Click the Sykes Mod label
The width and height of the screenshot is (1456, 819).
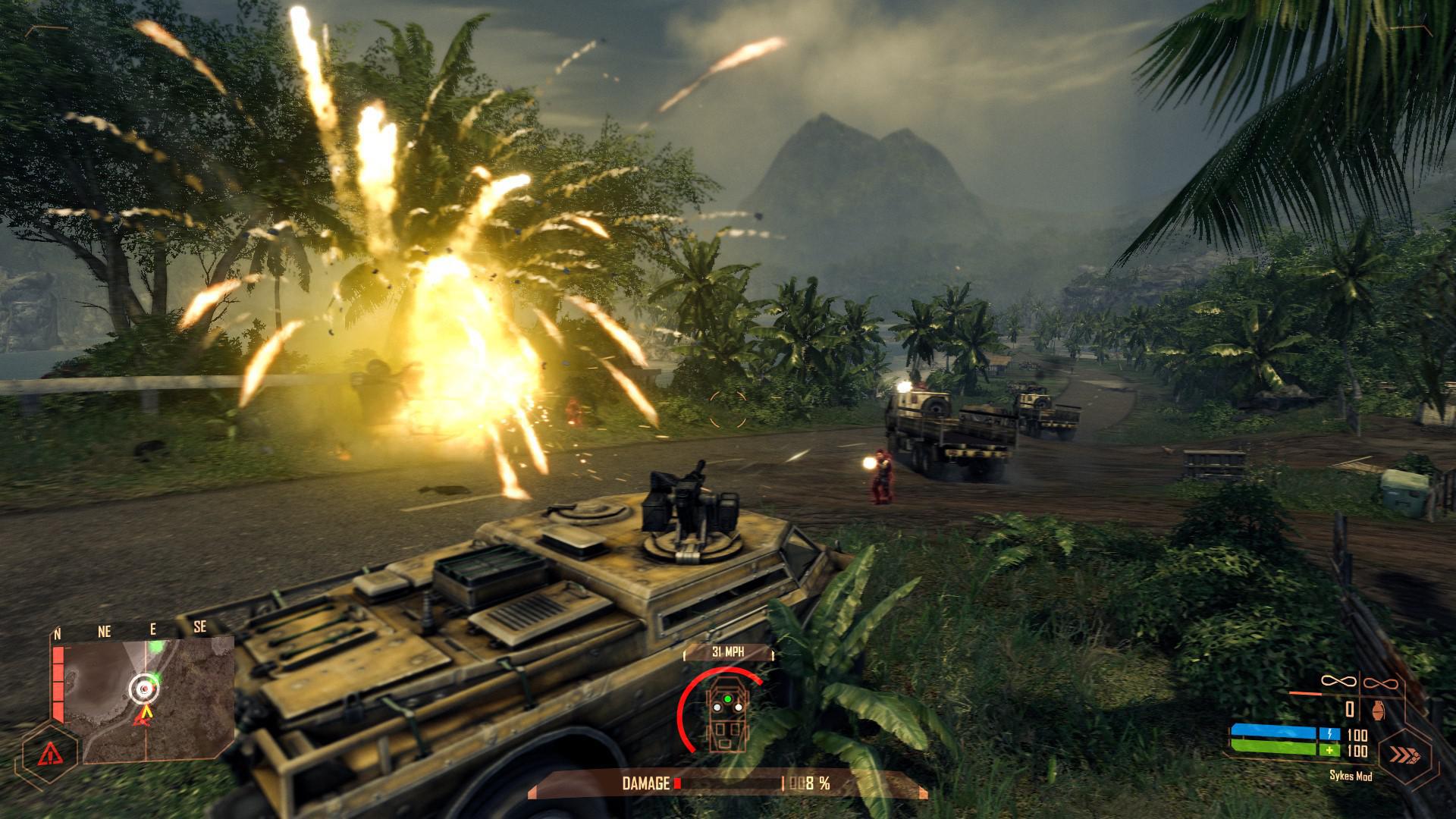coord(1349,777)
